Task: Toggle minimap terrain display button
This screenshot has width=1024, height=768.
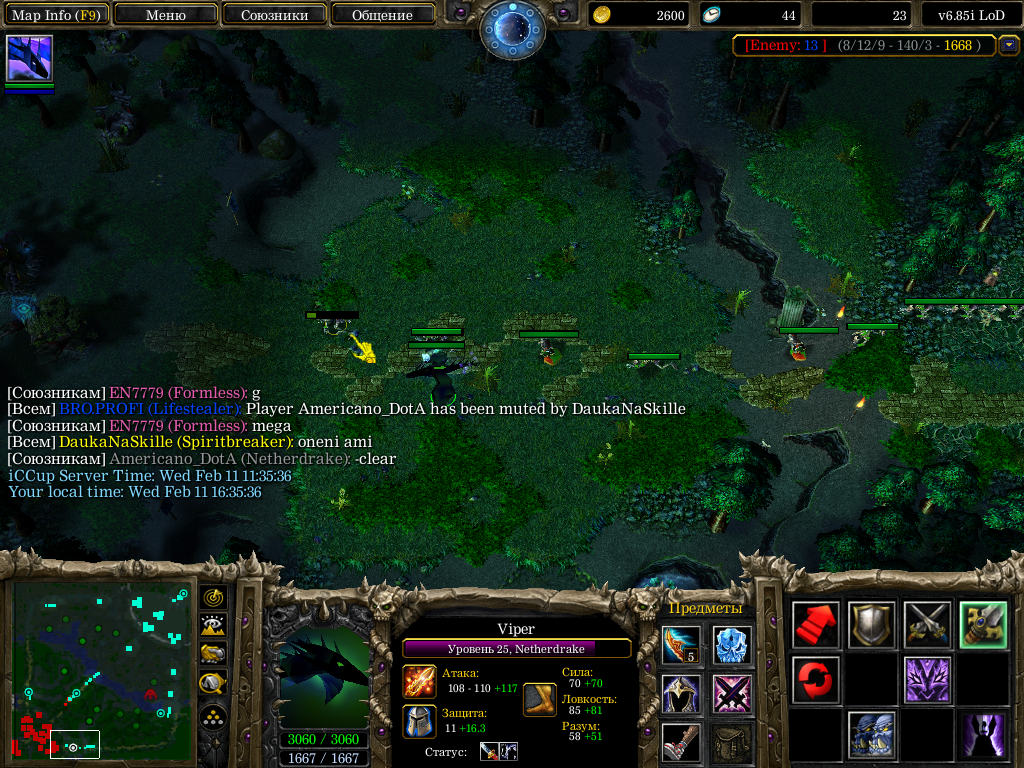Action: 213,625
